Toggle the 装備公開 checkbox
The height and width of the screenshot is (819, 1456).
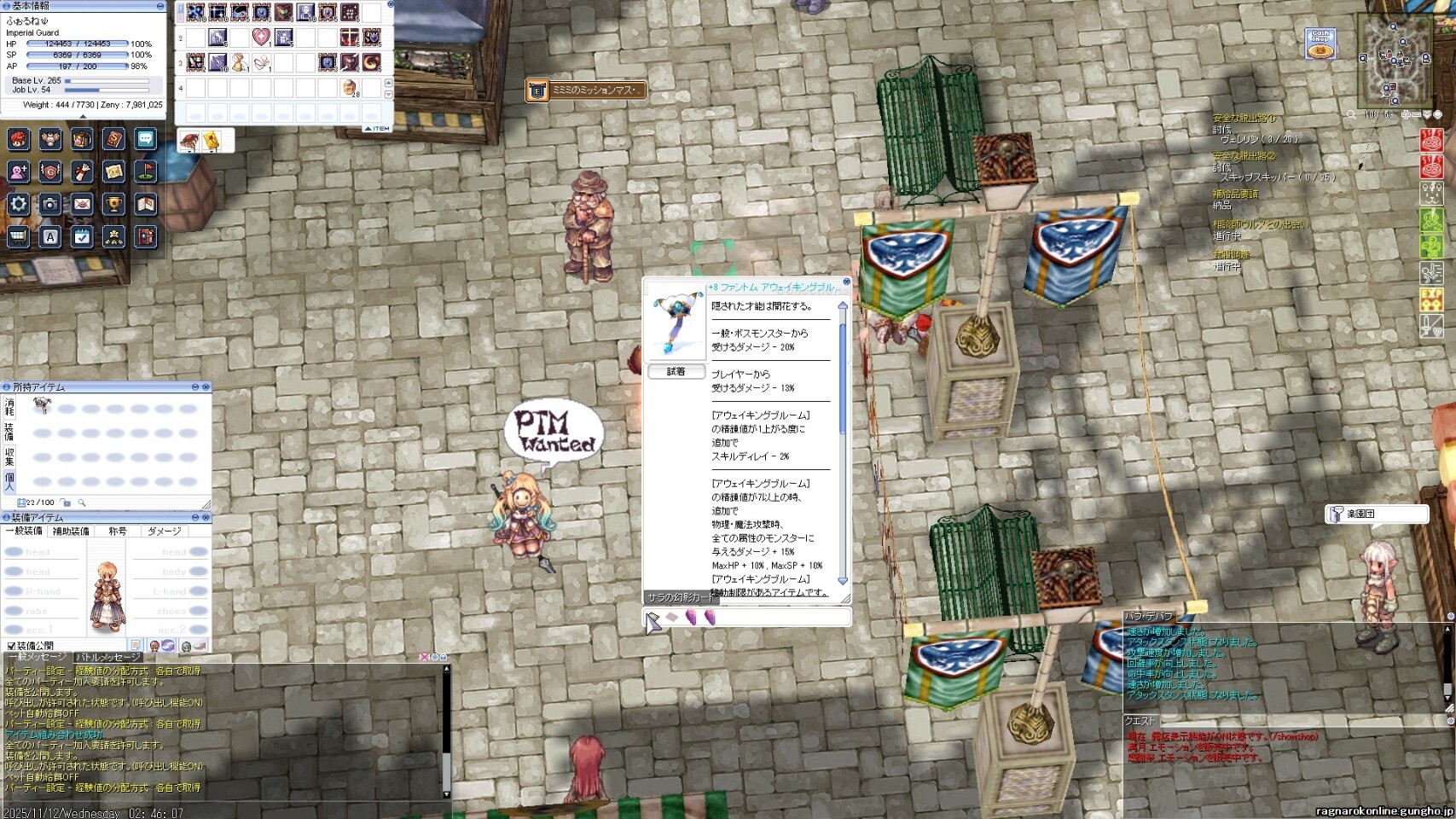[x=12, y=646]
